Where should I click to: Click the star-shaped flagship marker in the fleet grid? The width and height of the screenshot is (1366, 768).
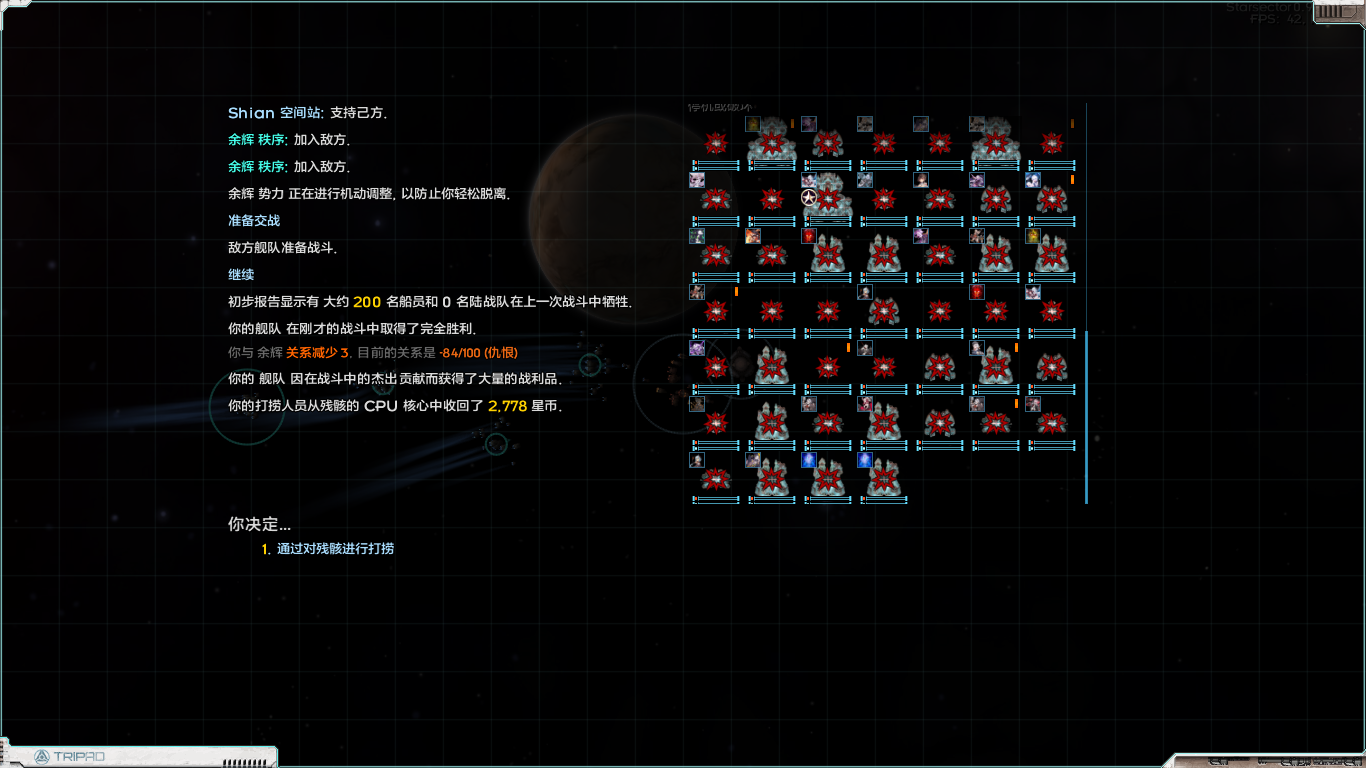pos(808,196)
